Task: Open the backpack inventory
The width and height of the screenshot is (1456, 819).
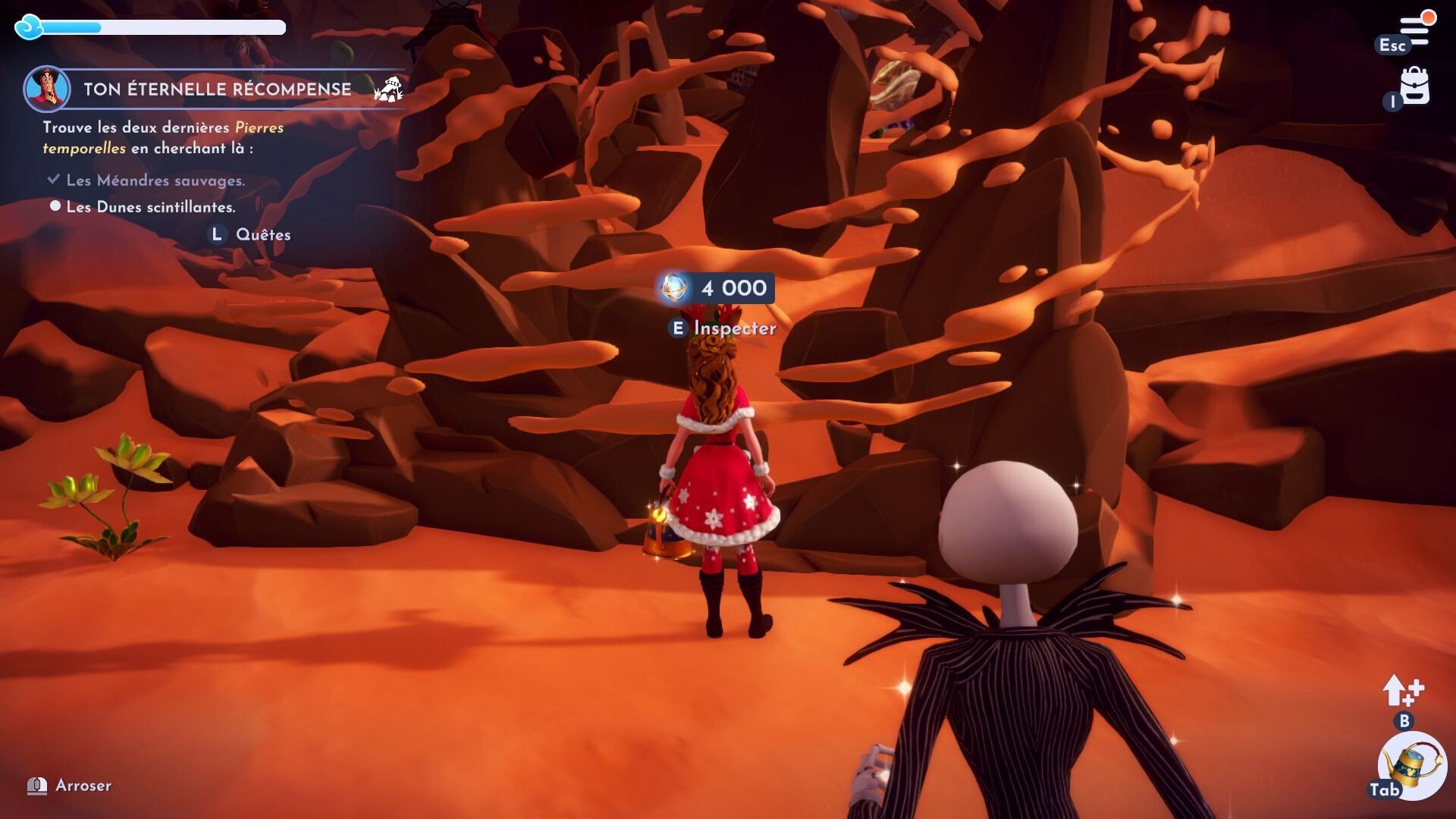Action: coord(1414,86)
